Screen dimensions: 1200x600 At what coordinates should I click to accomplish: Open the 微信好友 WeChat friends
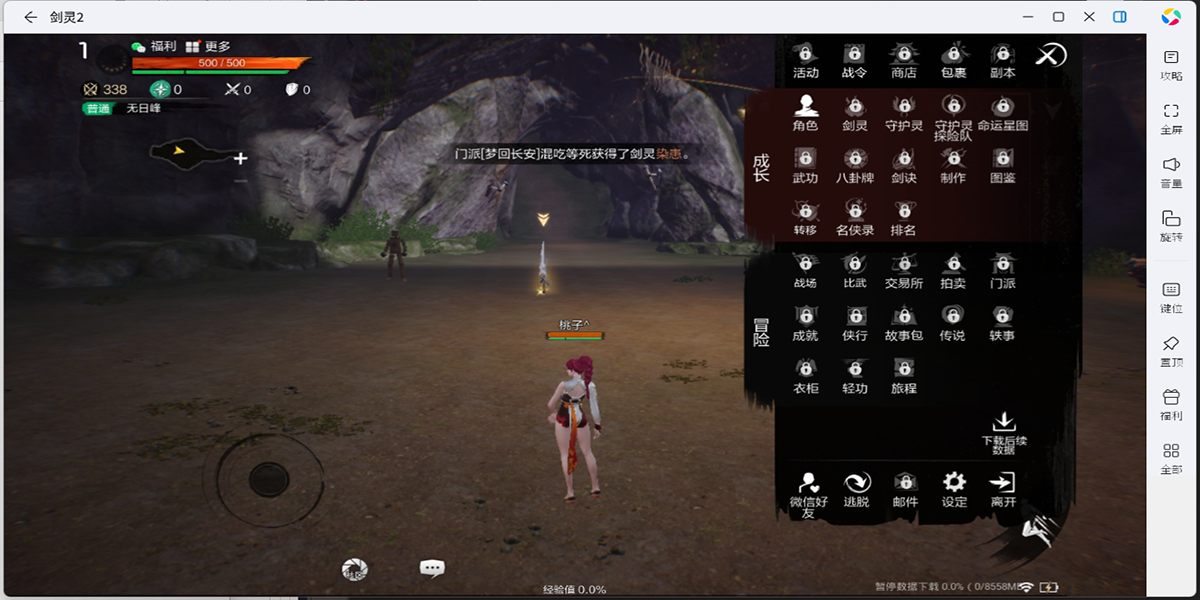coord(808,492)
